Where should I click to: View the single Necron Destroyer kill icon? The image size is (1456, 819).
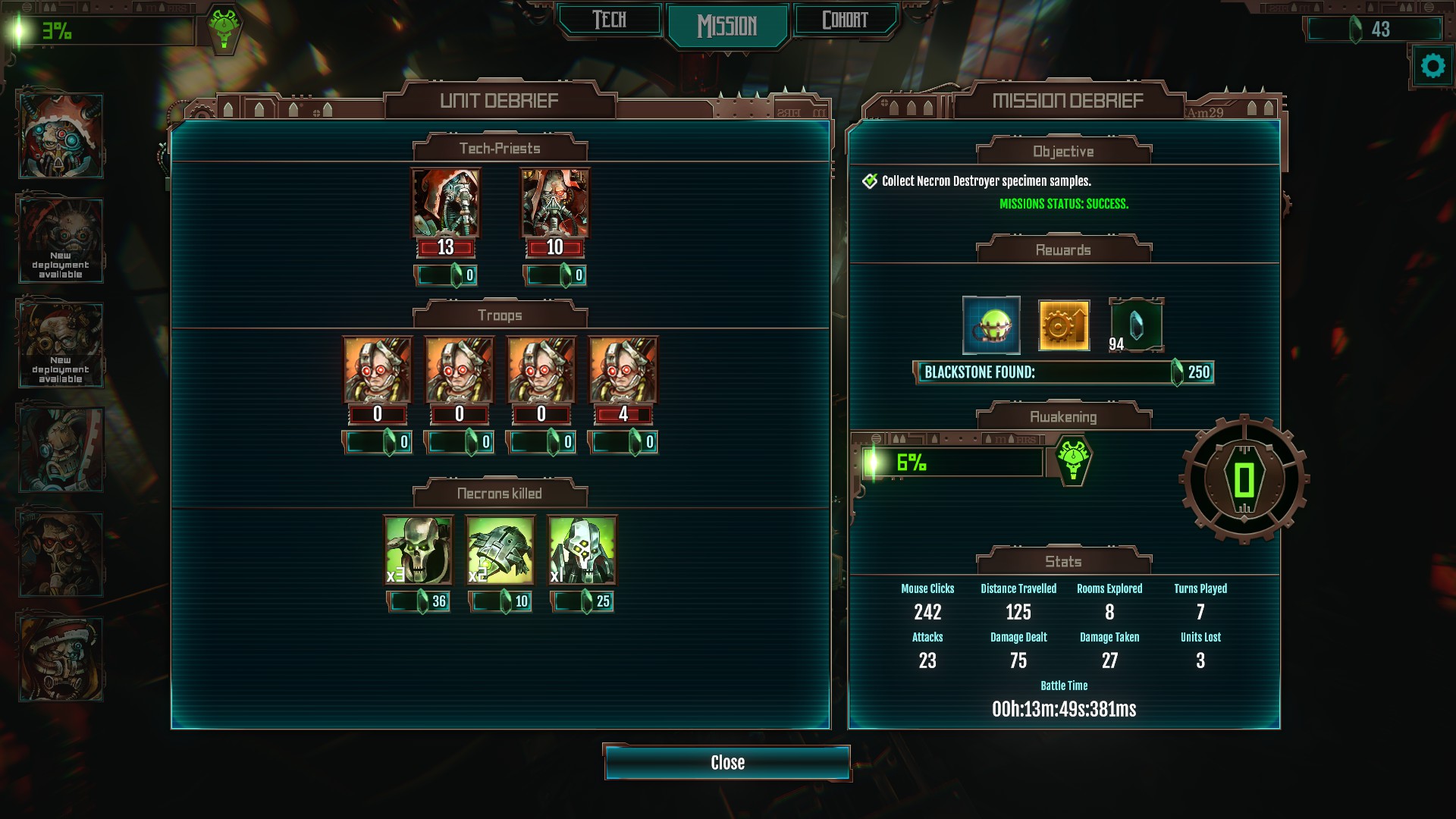[582, 550]
